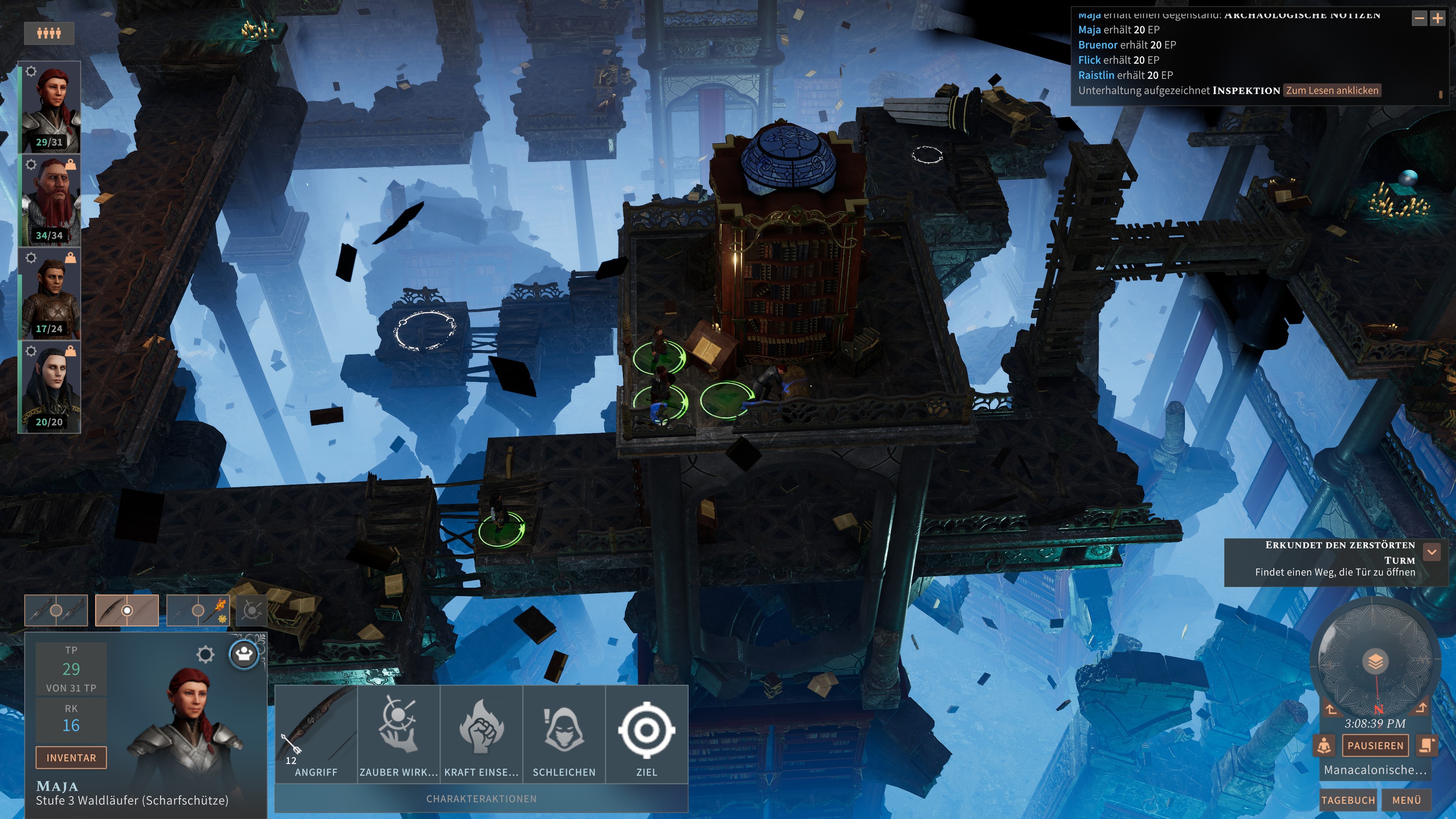The height and width of the screenshot is (819, 1456).
Task: Select the red-bearded dwarf Bruenor portrait
Action: click(x=50, y=201)
